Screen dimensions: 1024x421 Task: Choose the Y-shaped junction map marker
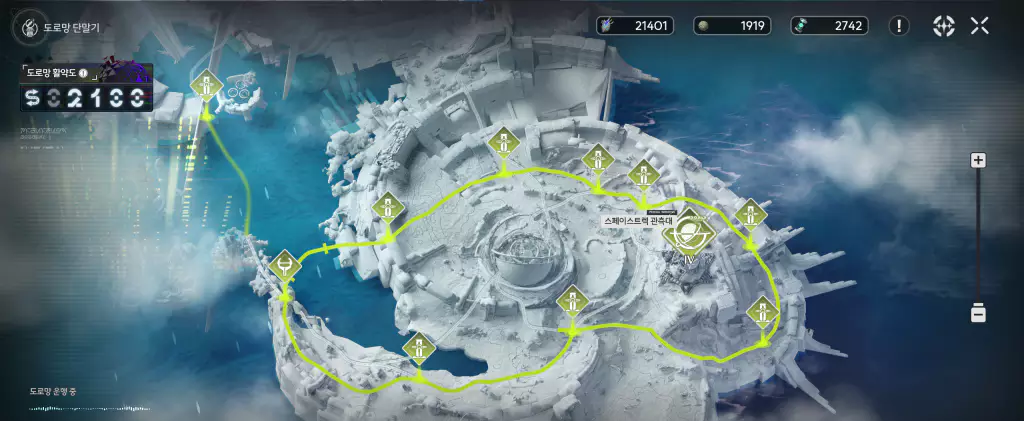click(285, 267)
